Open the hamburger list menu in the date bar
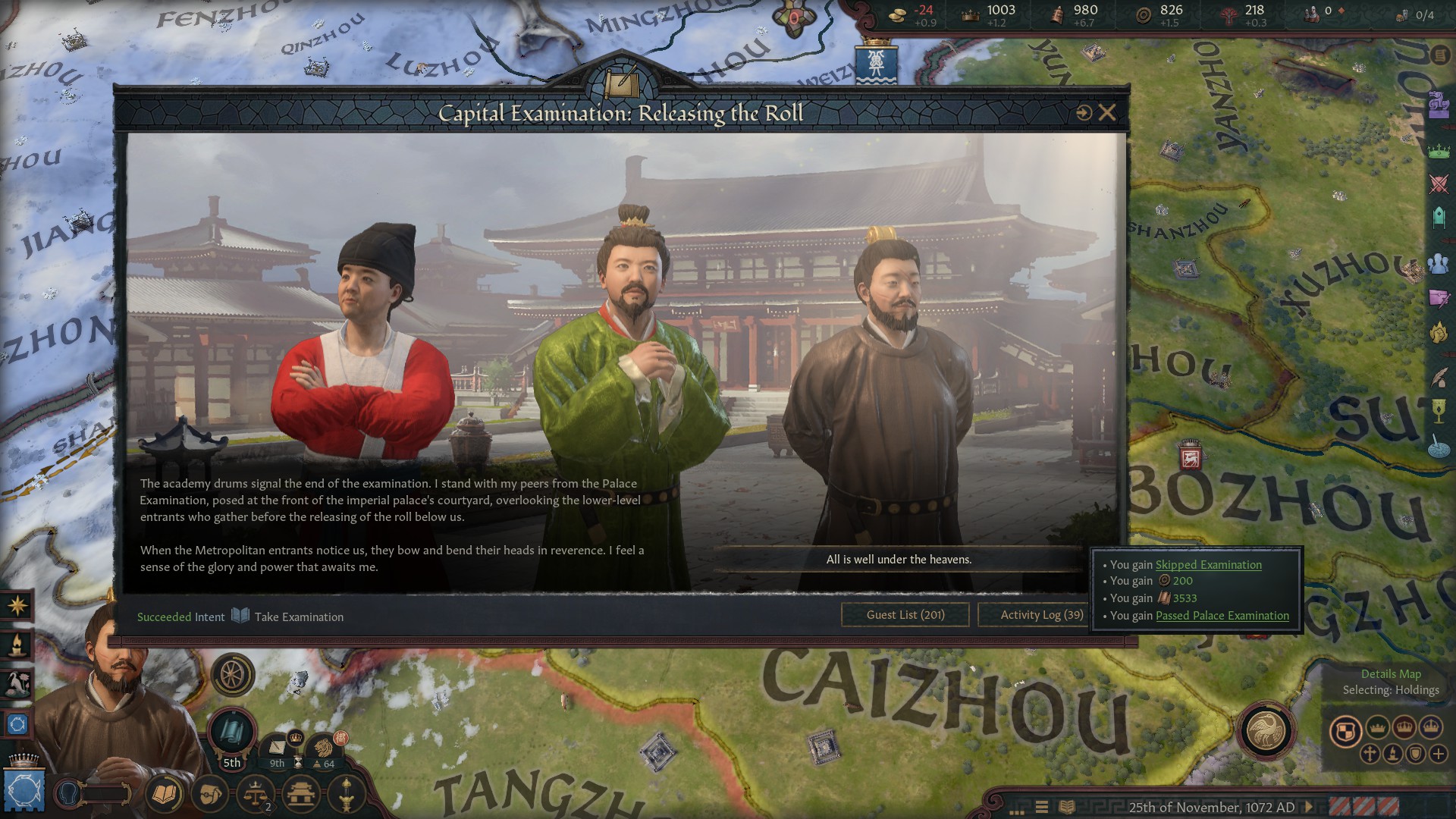 (1042, 807)
